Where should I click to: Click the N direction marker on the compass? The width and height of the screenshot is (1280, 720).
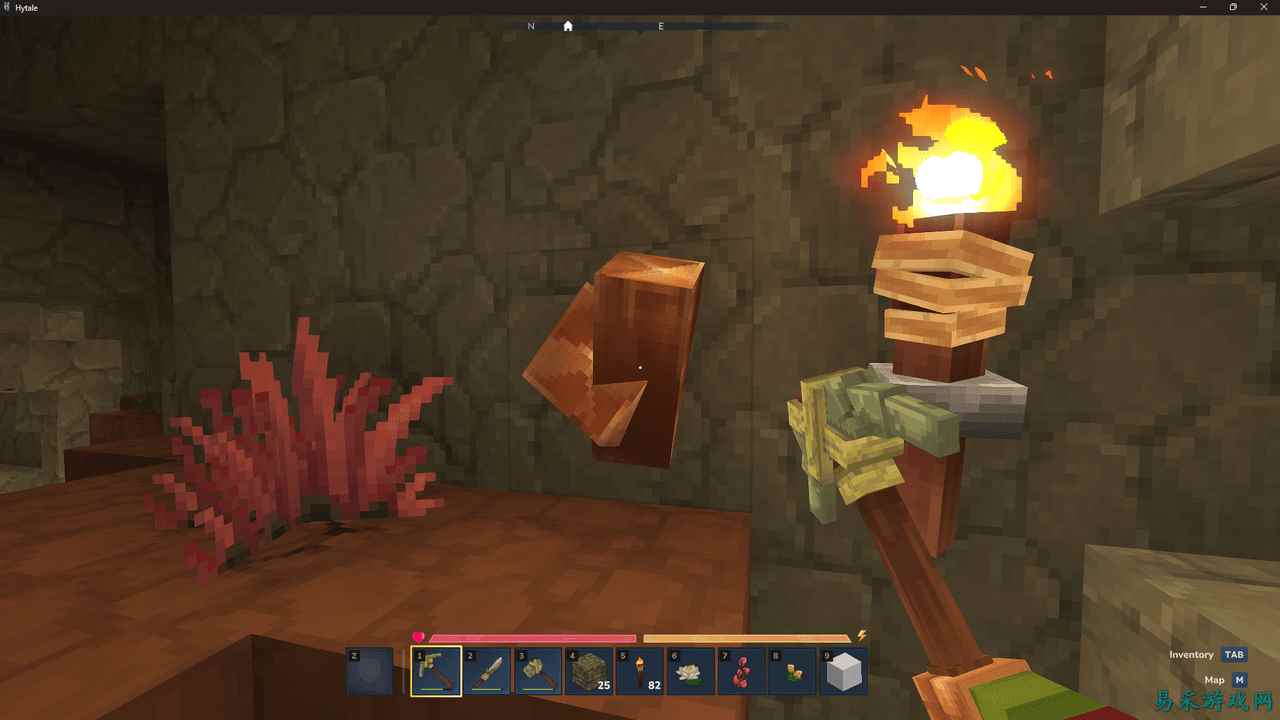[x=531, y=26]
